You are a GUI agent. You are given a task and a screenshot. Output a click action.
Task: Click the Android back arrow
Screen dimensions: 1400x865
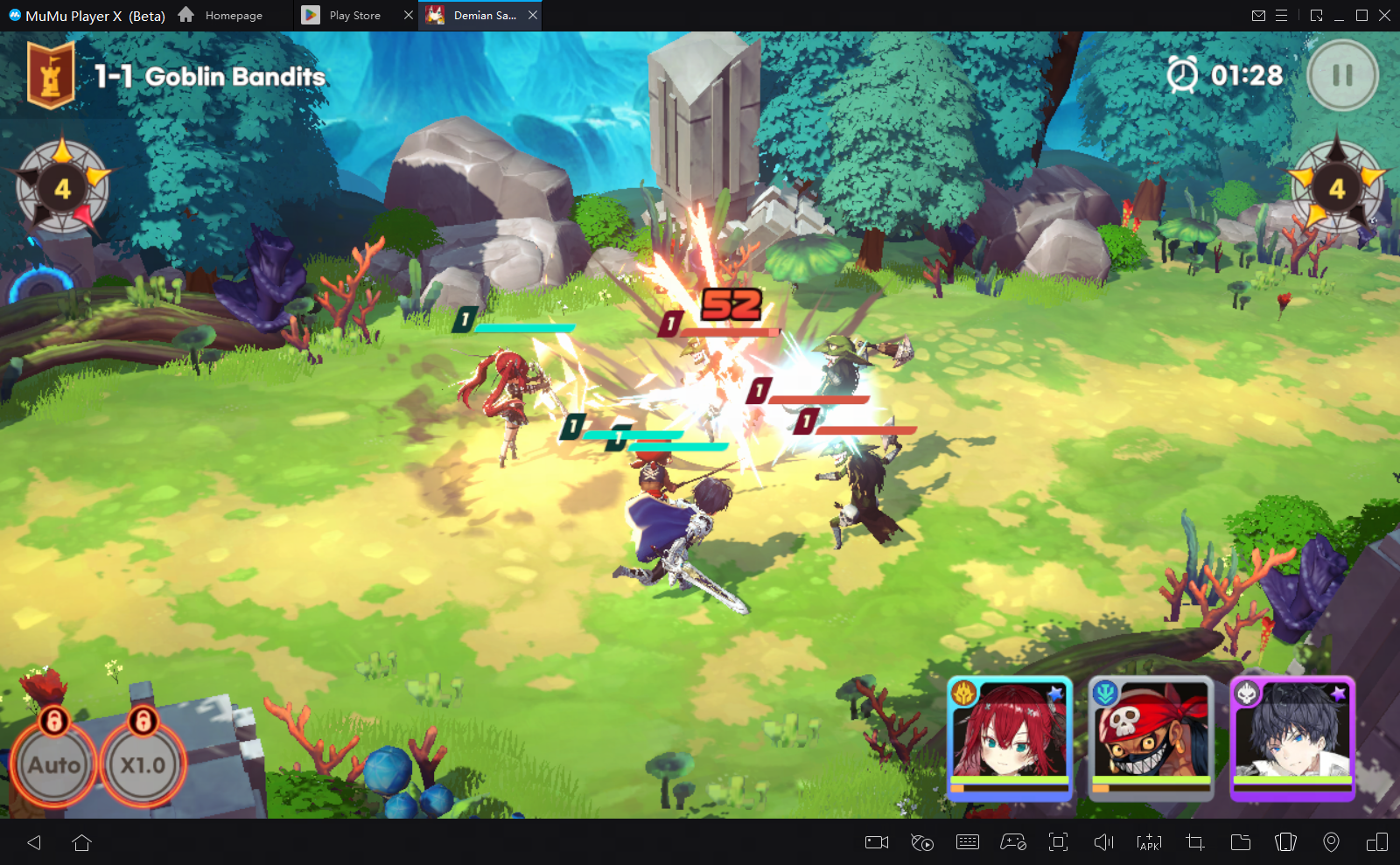click(x=34, y=842)
